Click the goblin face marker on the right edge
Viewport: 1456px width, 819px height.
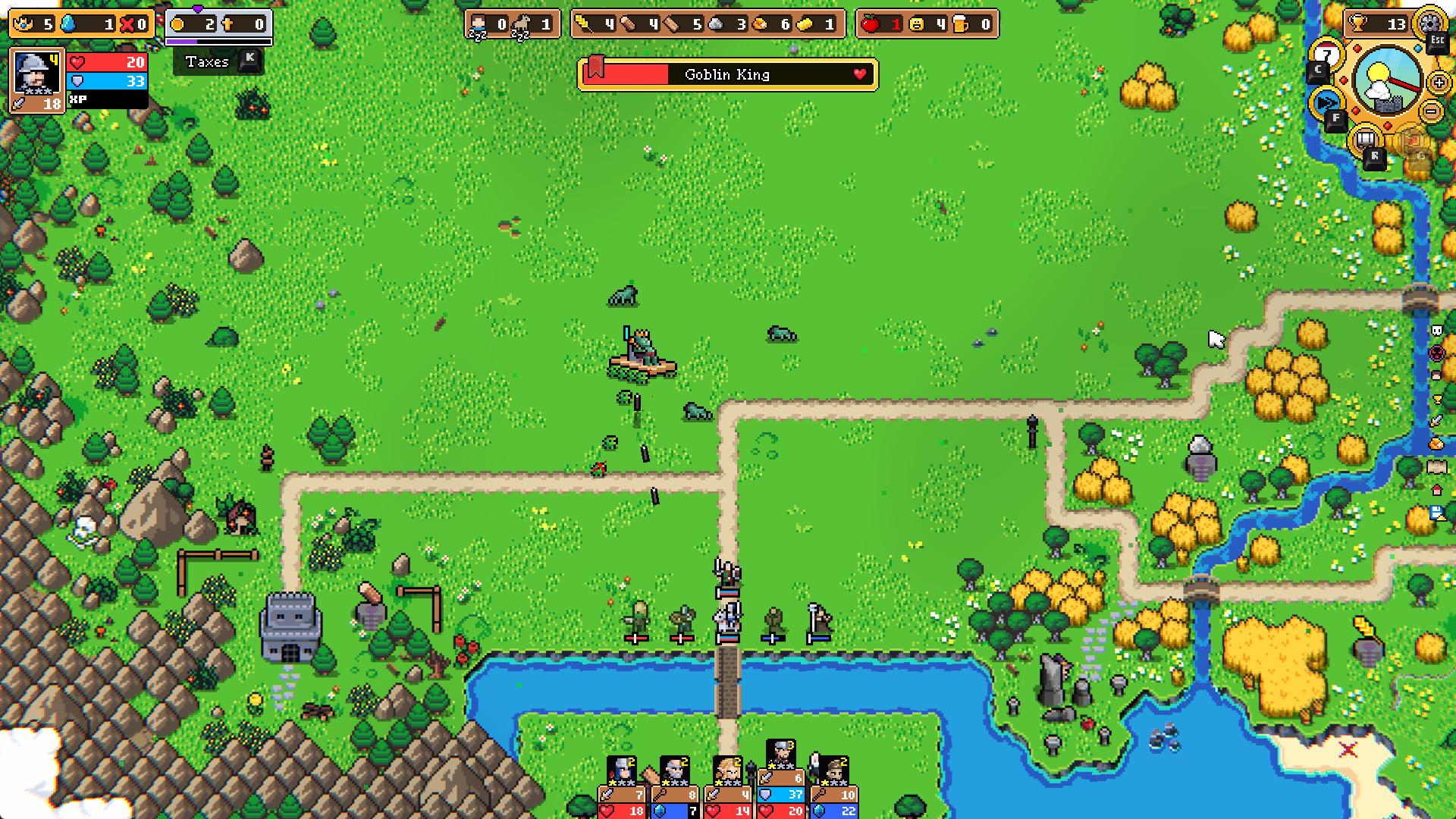(1436, 352)
